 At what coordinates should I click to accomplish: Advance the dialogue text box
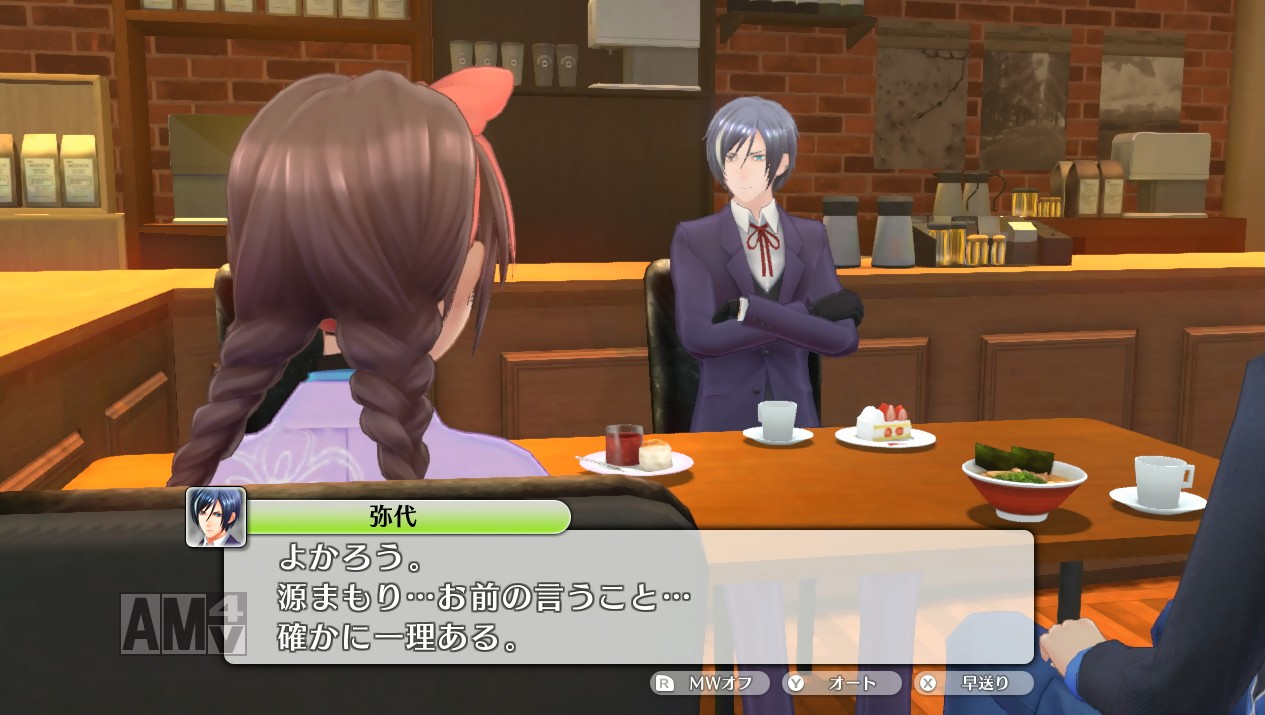tap(628, 597)
